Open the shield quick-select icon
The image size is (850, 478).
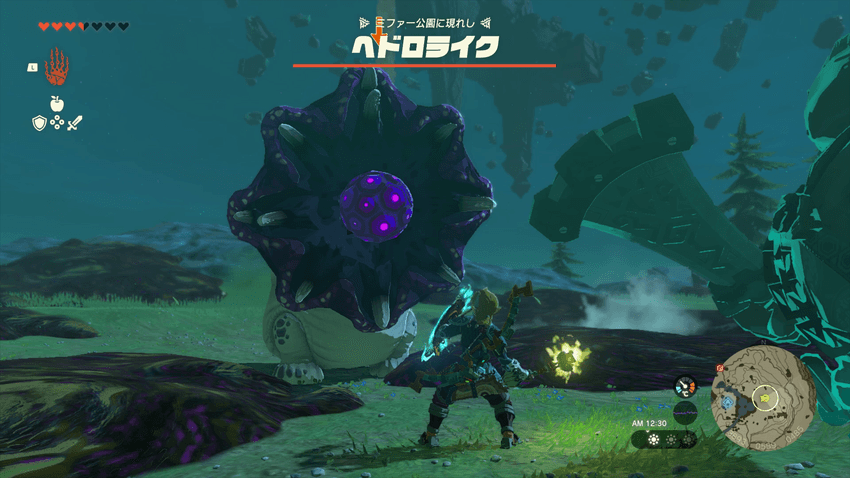(x=39, y=123)
